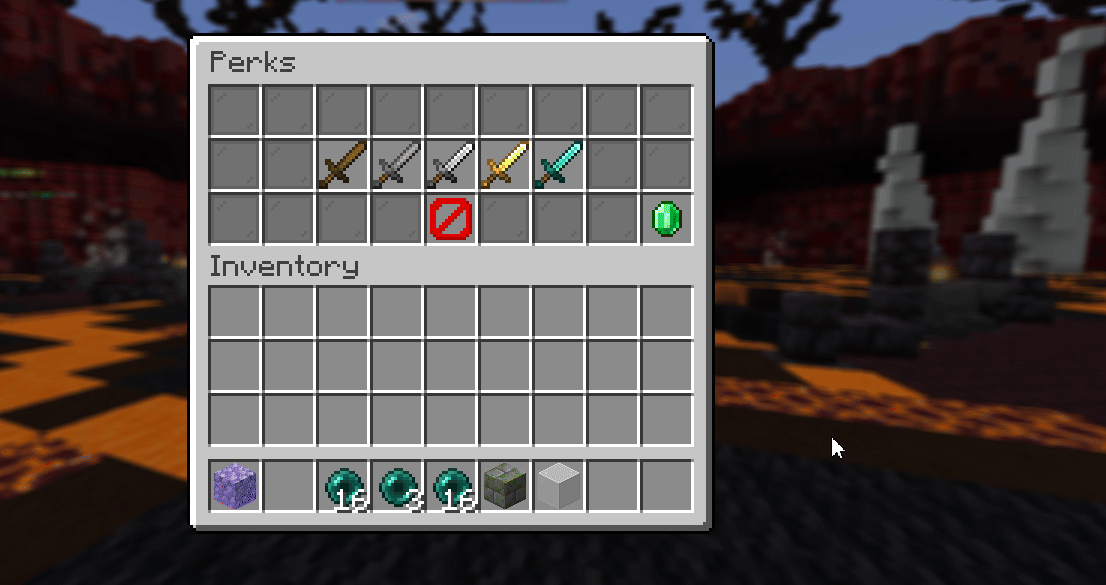Select the purple block in the hotbar

coord(235,487)
